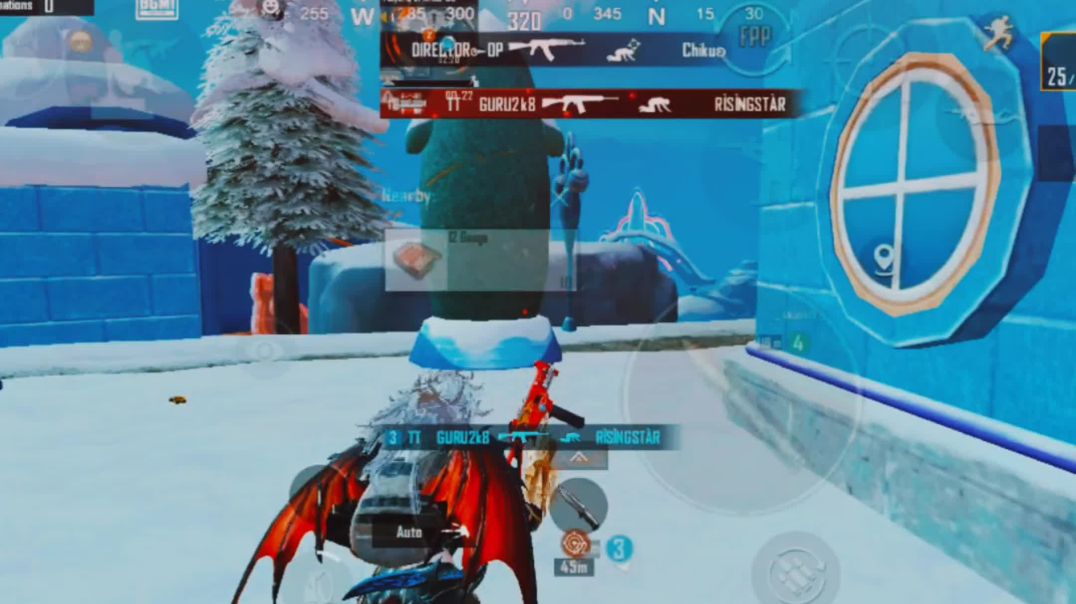Expand the upward chevron arrow button
This screenshot has height=604, width=1076.
[579, 458]
